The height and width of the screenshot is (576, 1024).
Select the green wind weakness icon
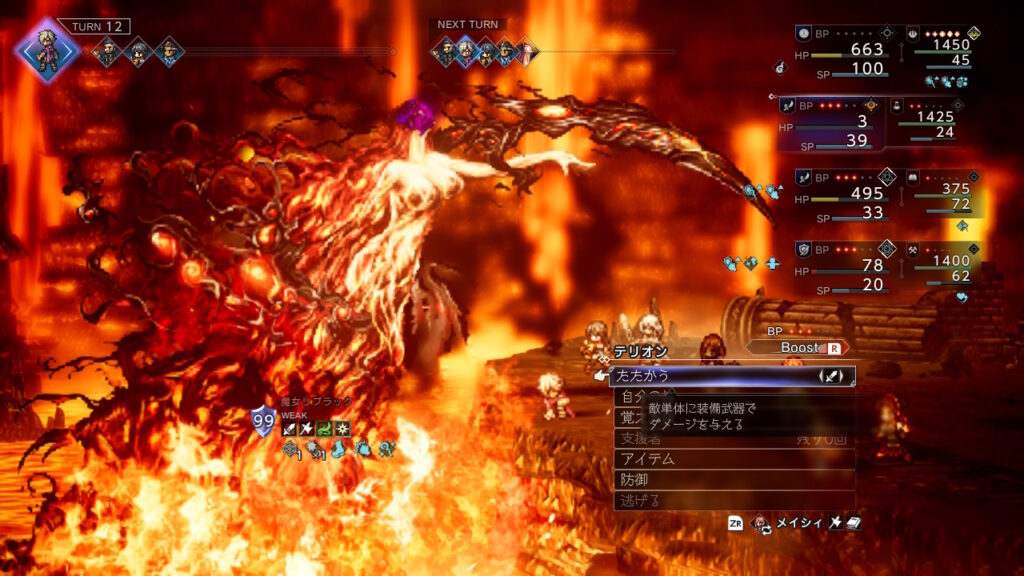click(325, 429)
